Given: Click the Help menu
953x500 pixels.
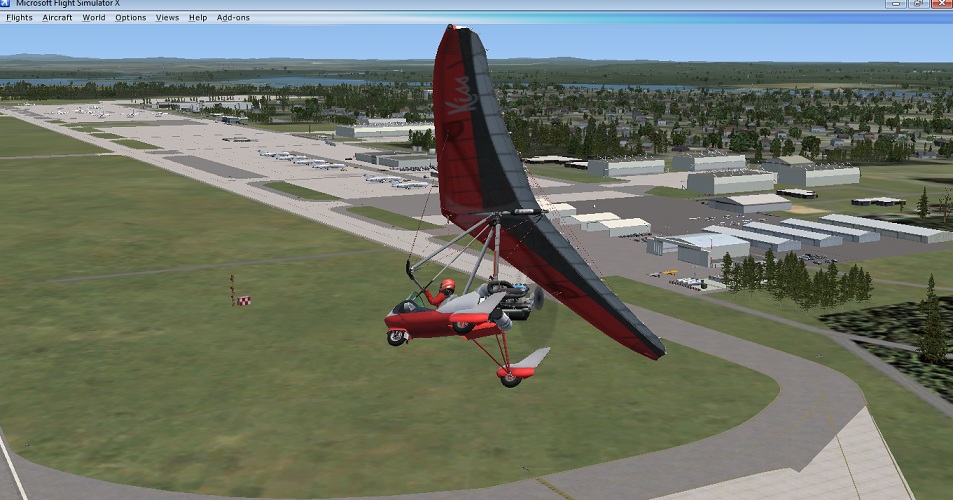Looking at the screenshot, I should (198, 18).
